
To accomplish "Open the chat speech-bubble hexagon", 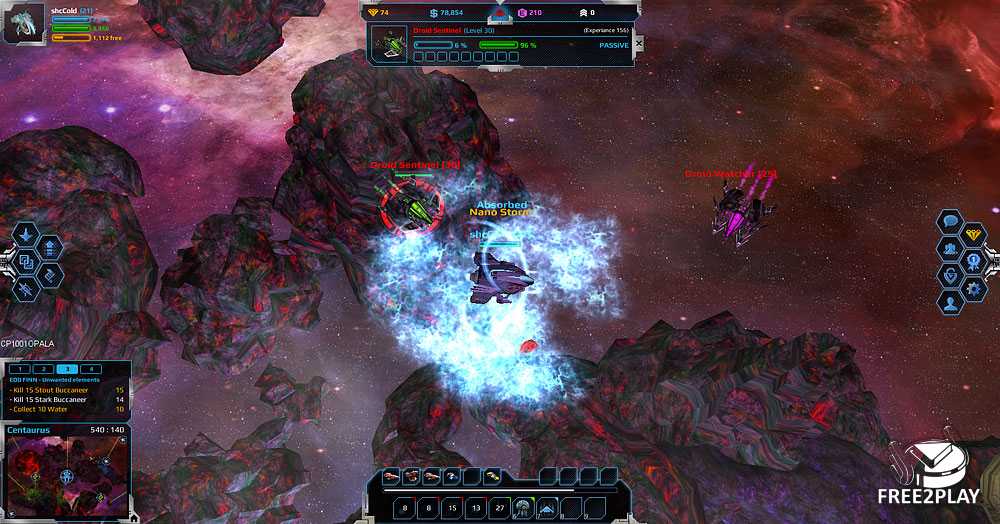I will pos(950,222).
